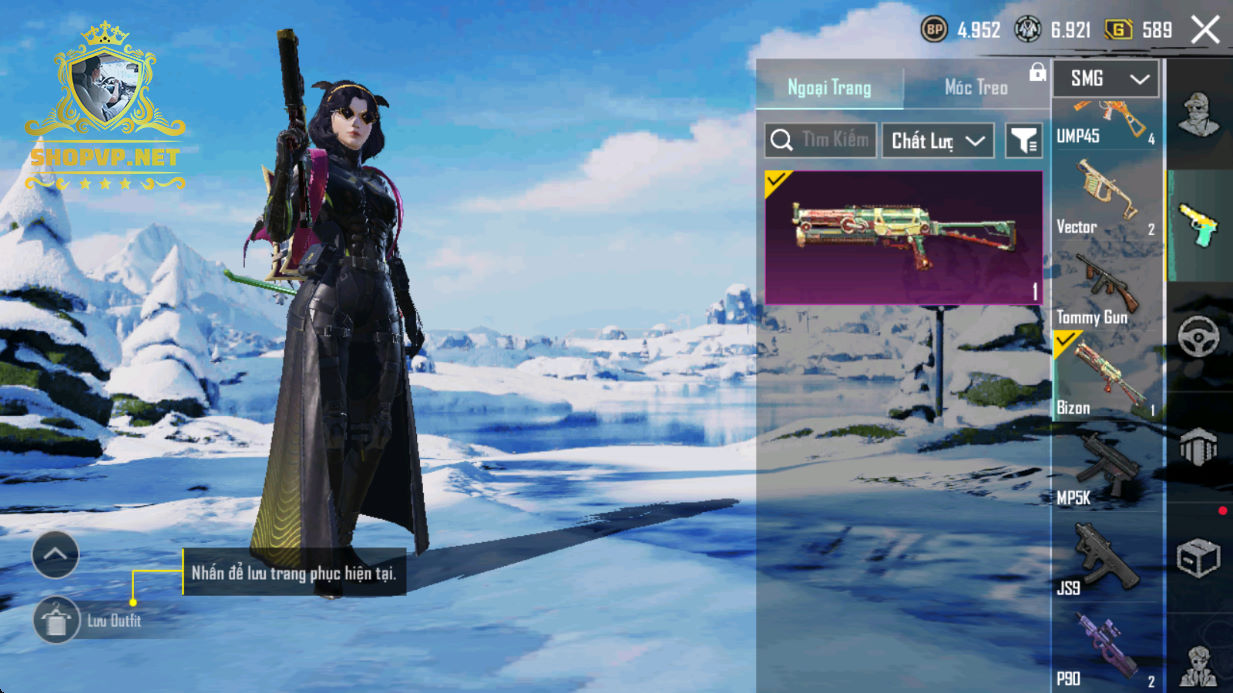Open the Móc Treo tab
This screenshot has width=1233, height=693.
(976, 88)
